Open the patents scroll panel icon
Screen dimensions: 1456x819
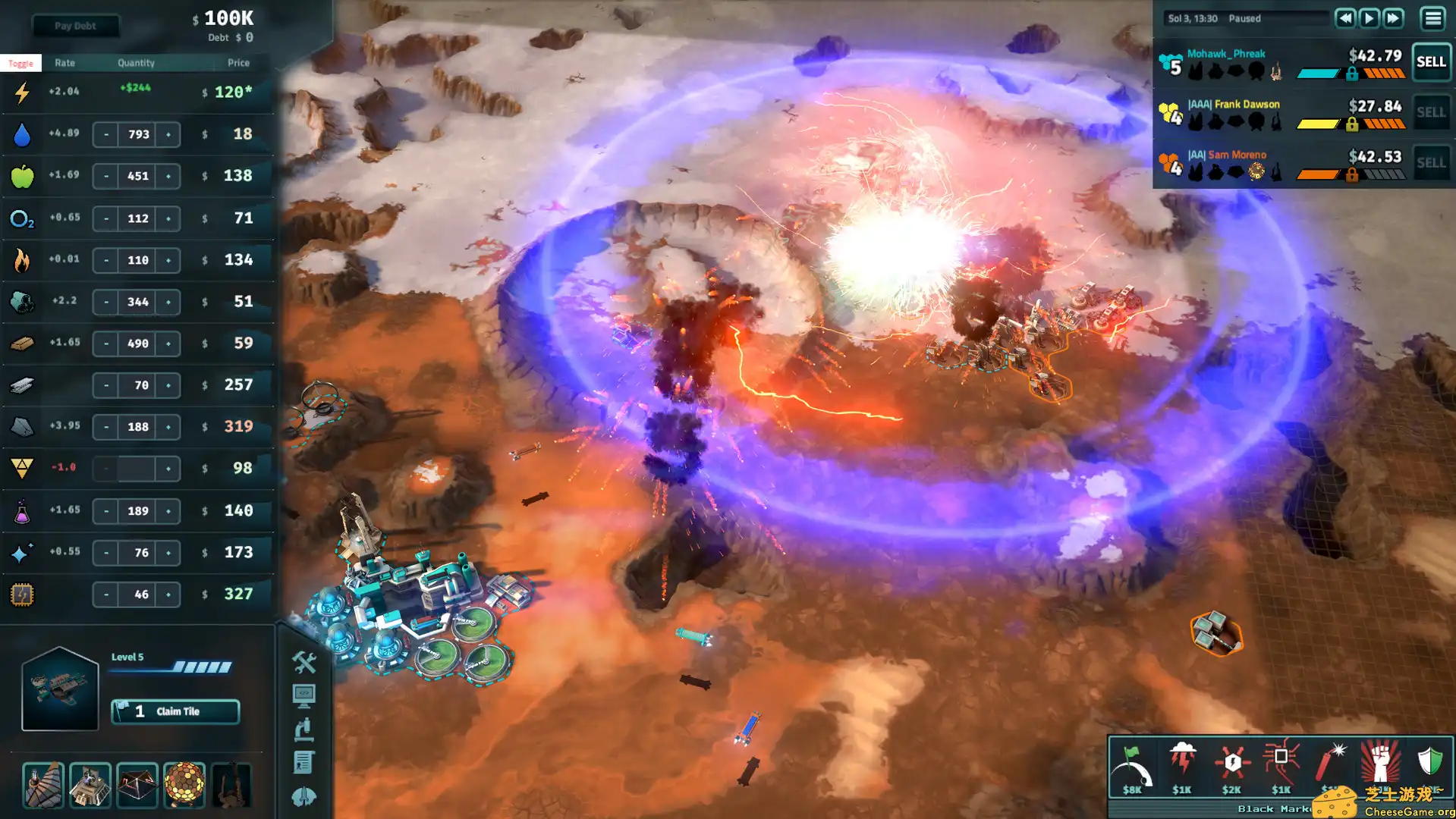pos(304,757)
